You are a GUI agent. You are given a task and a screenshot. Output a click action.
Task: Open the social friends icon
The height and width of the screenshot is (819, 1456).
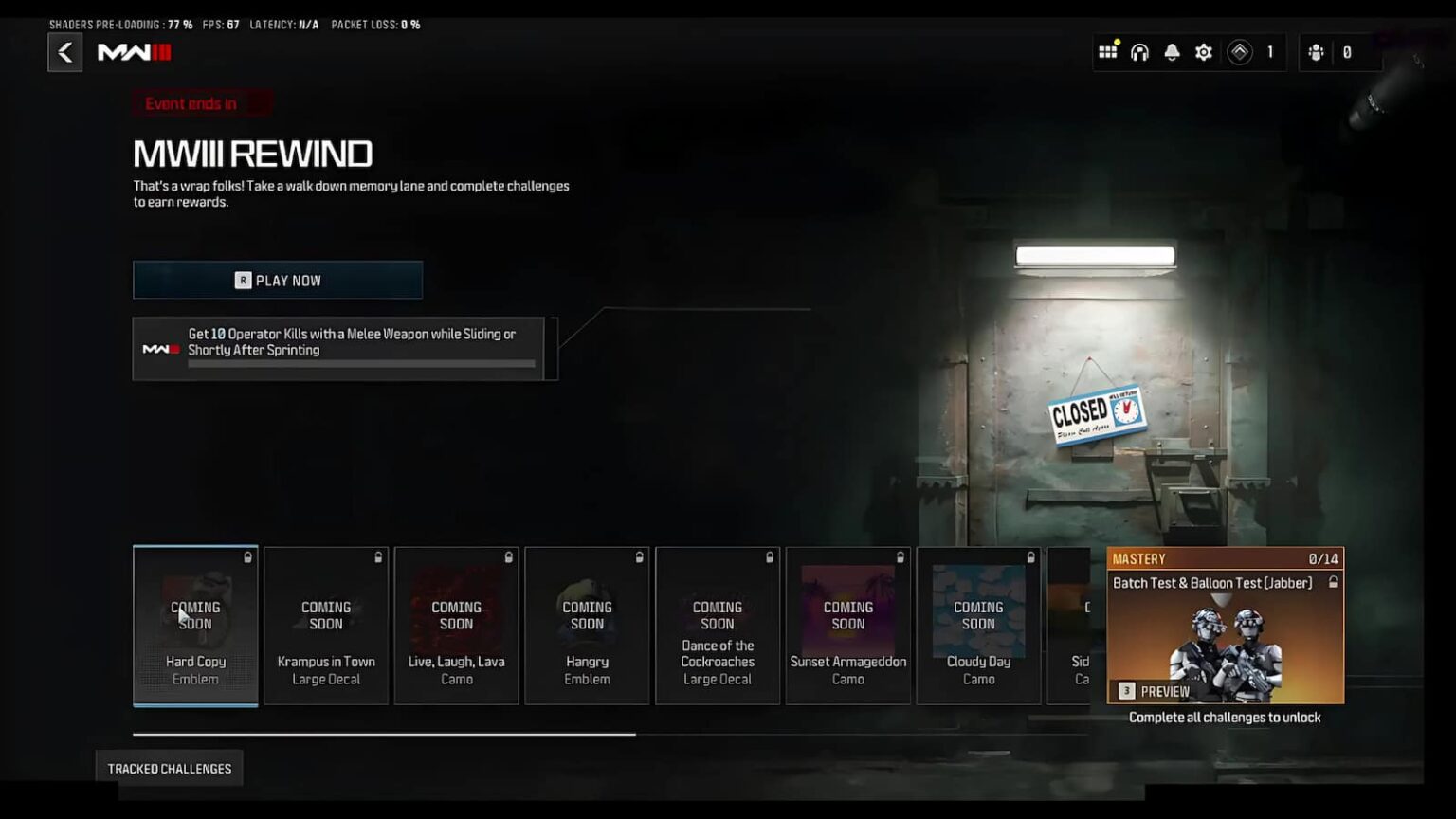[x=1316, y=52]
